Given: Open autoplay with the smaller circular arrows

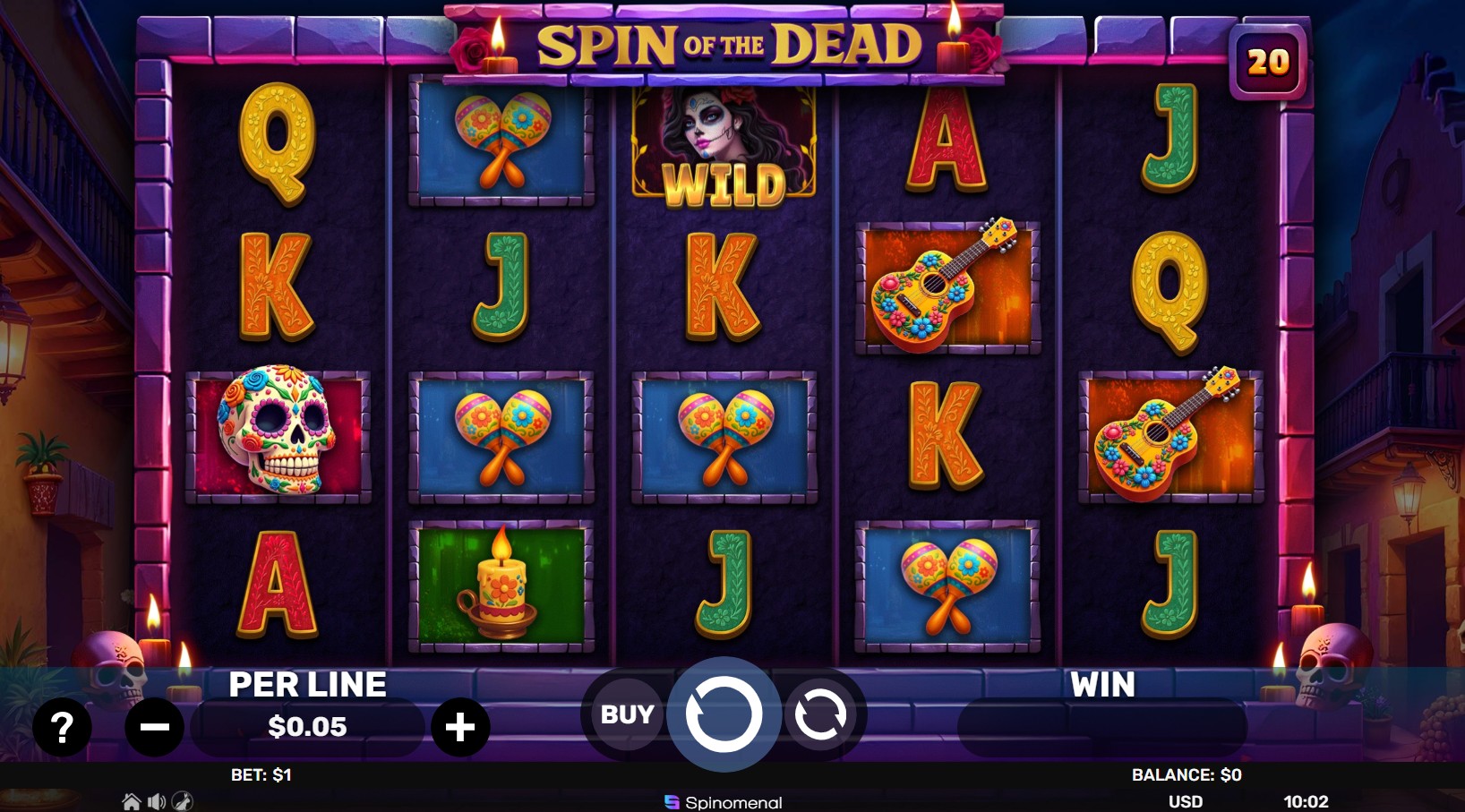Looking at the screenshot, I should 822,714.
